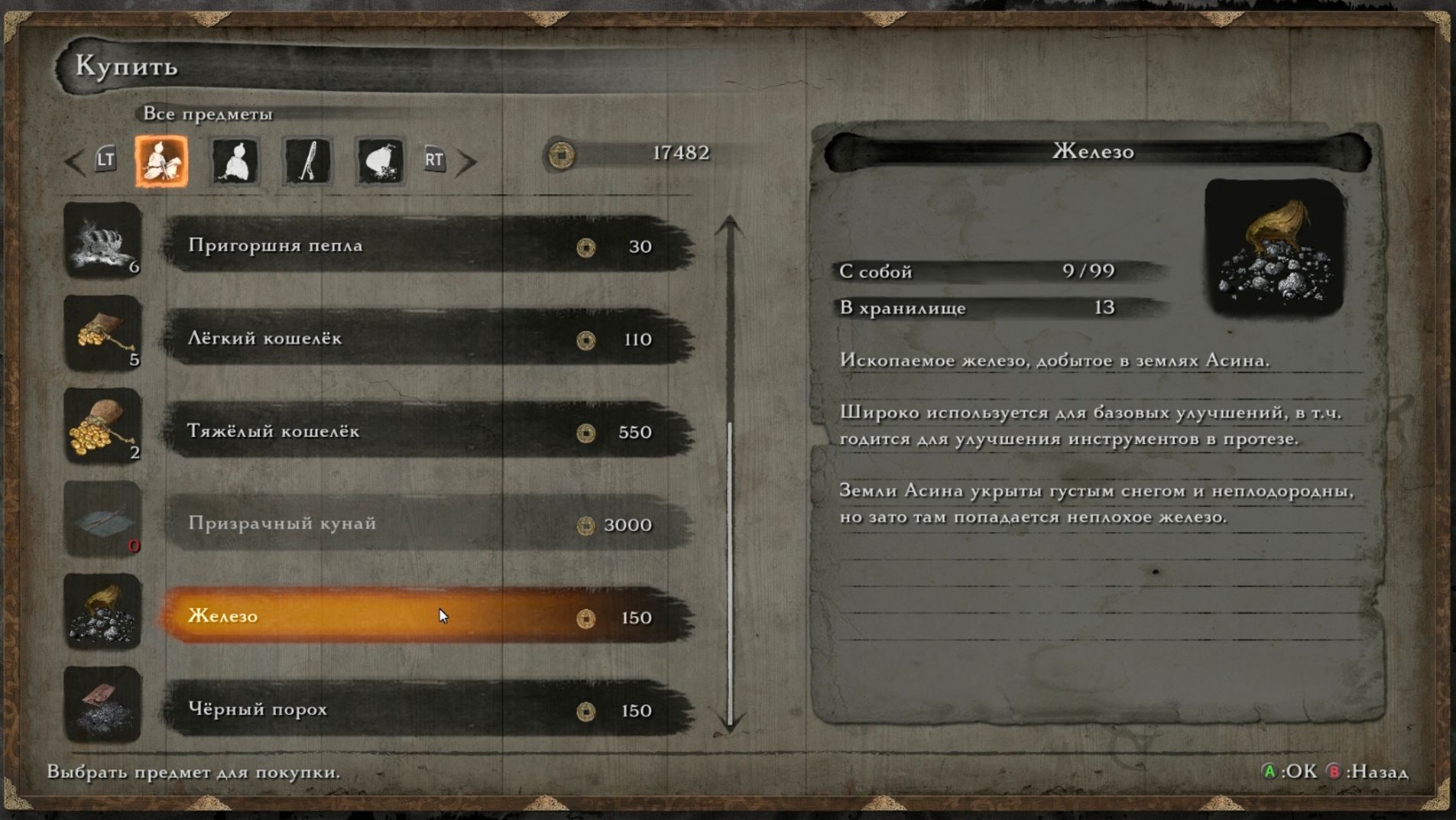This screenshot has width=1456, height=820.
Task: Click the large Железо preview image
Action: 1273,247
